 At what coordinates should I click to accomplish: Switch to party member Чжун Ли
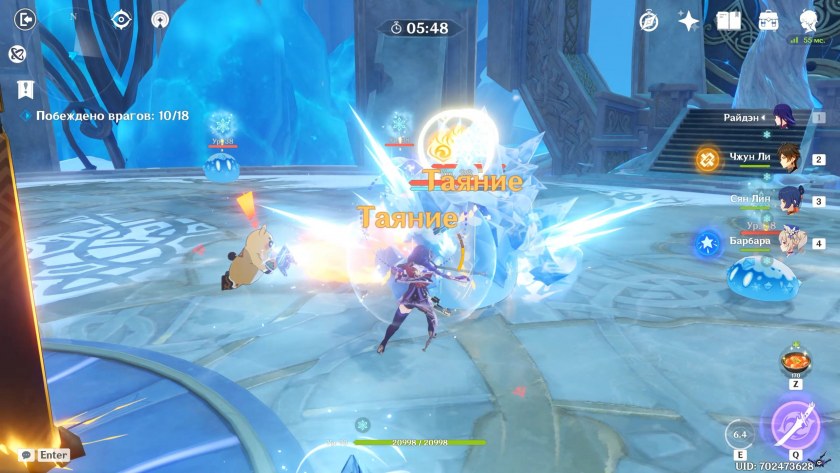(x=790, y=158)
